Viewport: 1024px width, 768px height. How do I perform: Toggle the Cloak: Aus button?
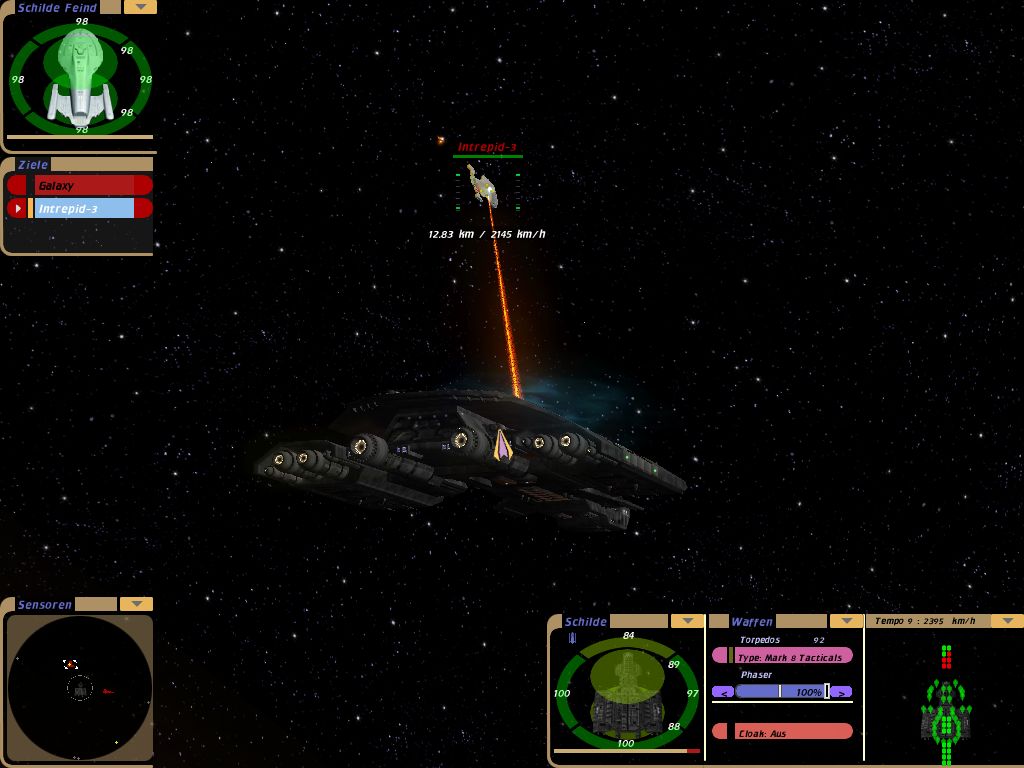(782, 732)
